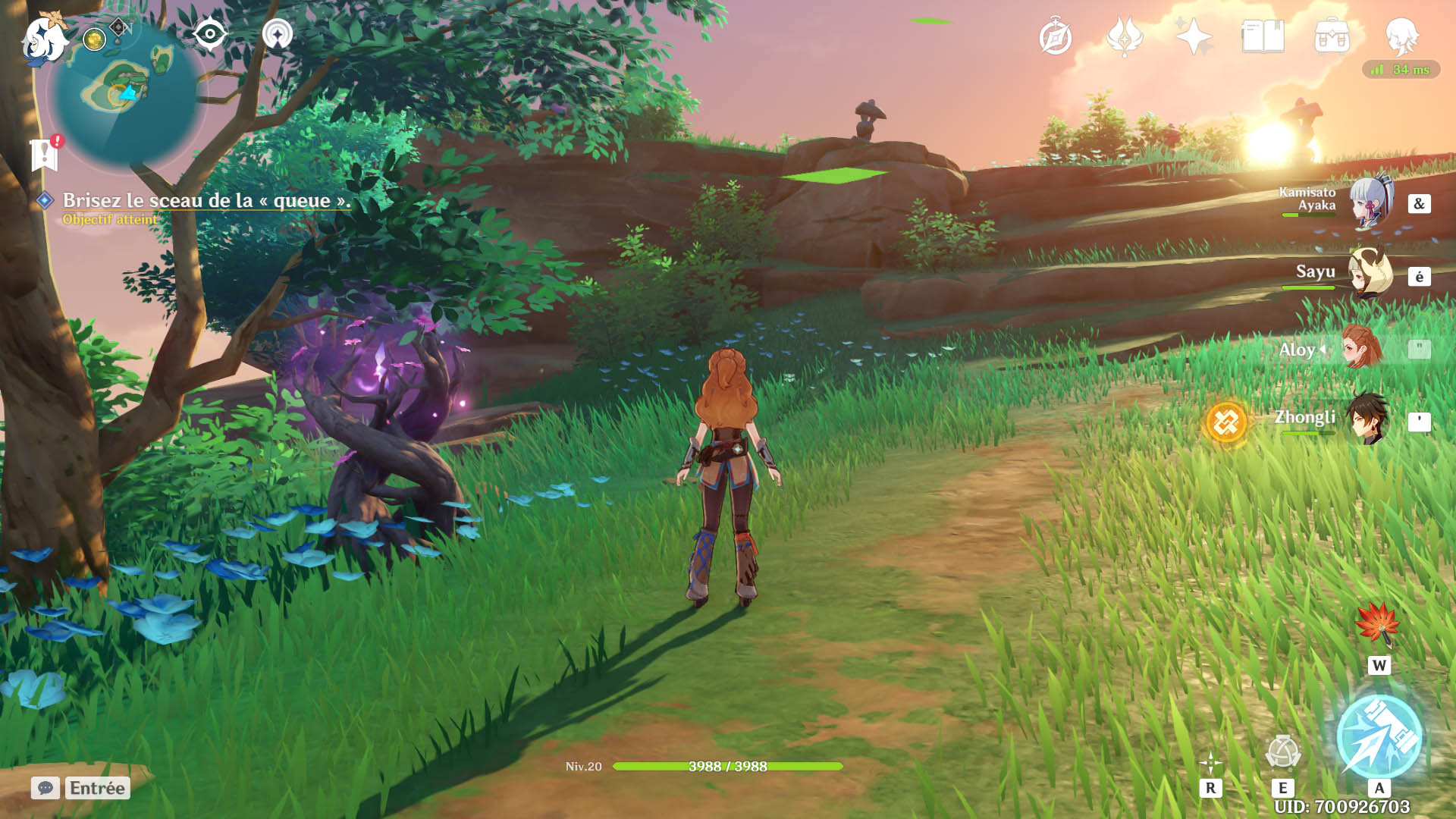Image resolution: width=1456 pixels, height=819 pixels.
Task: Switch to party member Sayu
Action: pos(1370,273)
